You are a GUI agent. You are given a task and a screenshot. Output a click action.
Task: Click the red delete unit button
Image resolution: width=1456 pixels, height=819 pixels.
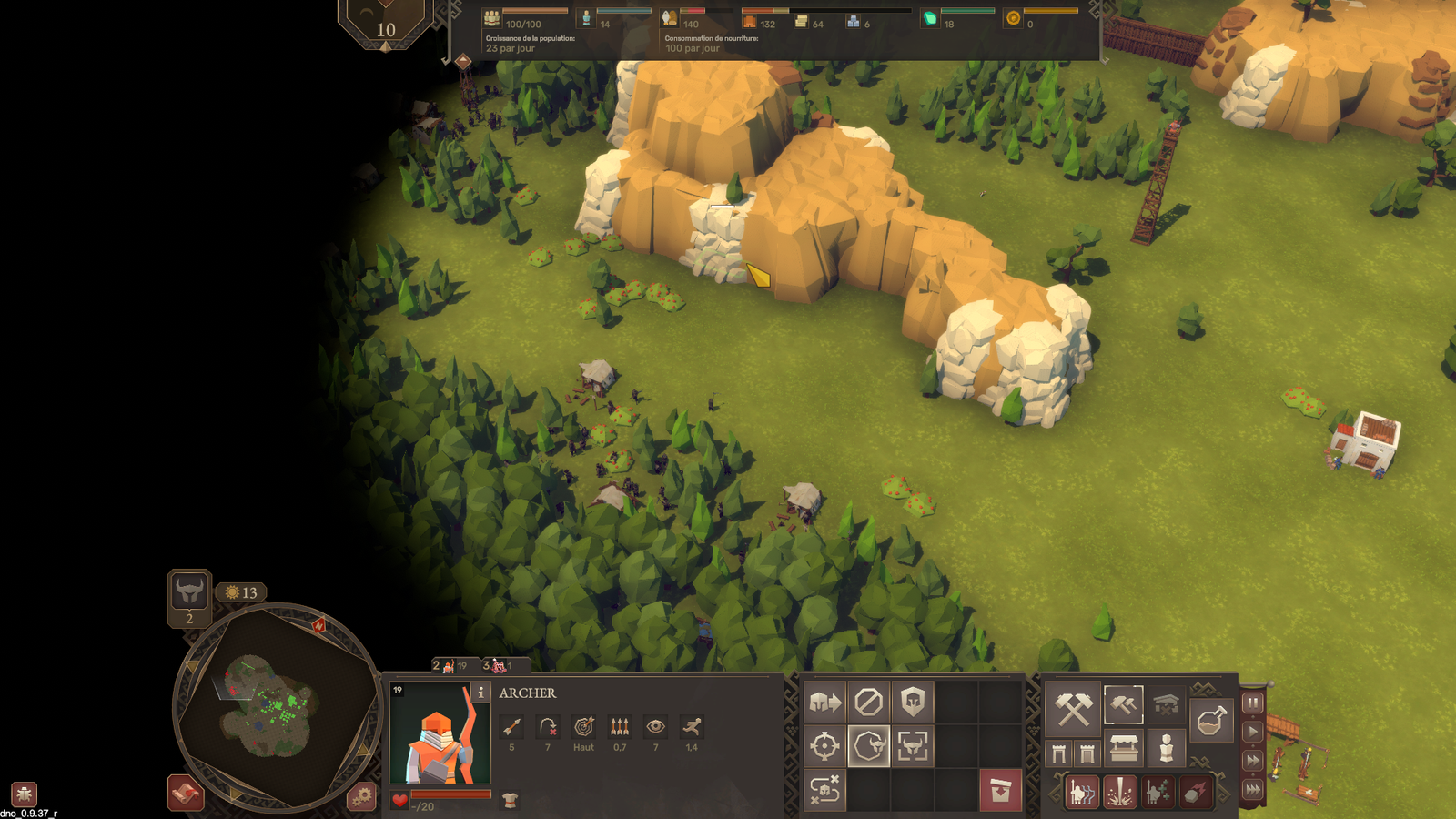coord(1000,791)
